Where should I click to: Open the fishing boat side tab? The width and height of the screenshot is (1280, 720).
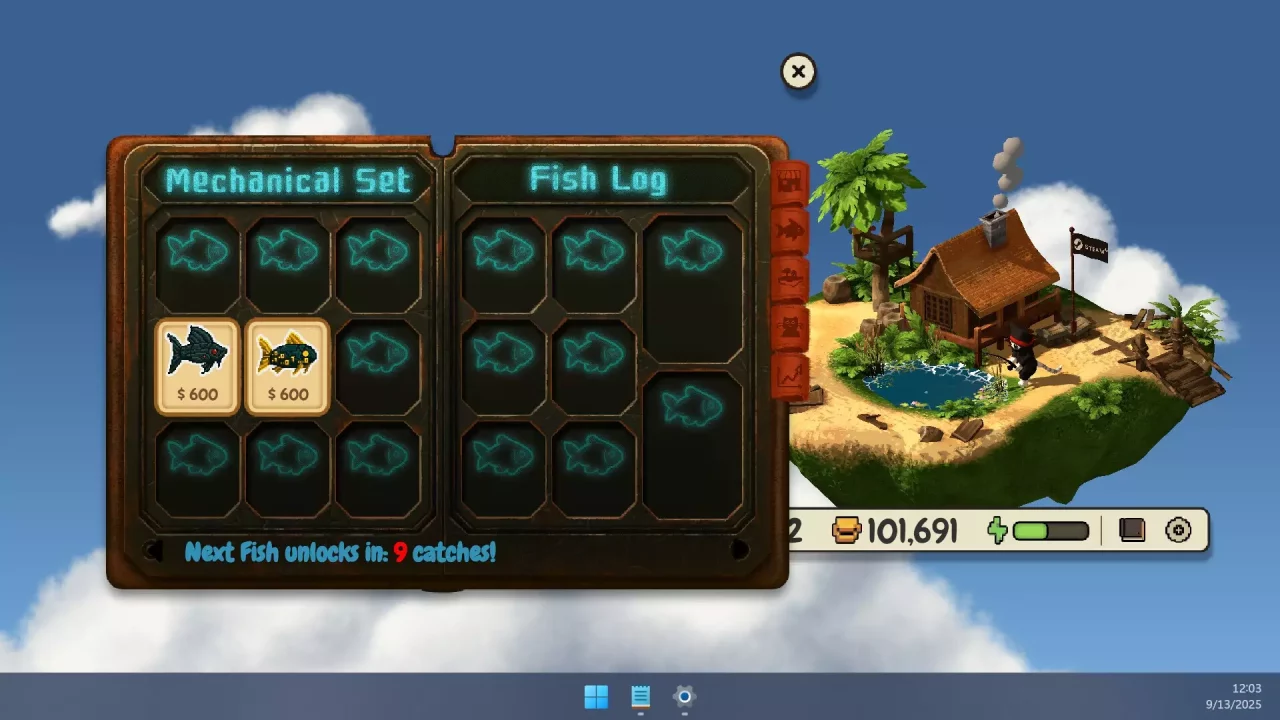click(790, 275)
